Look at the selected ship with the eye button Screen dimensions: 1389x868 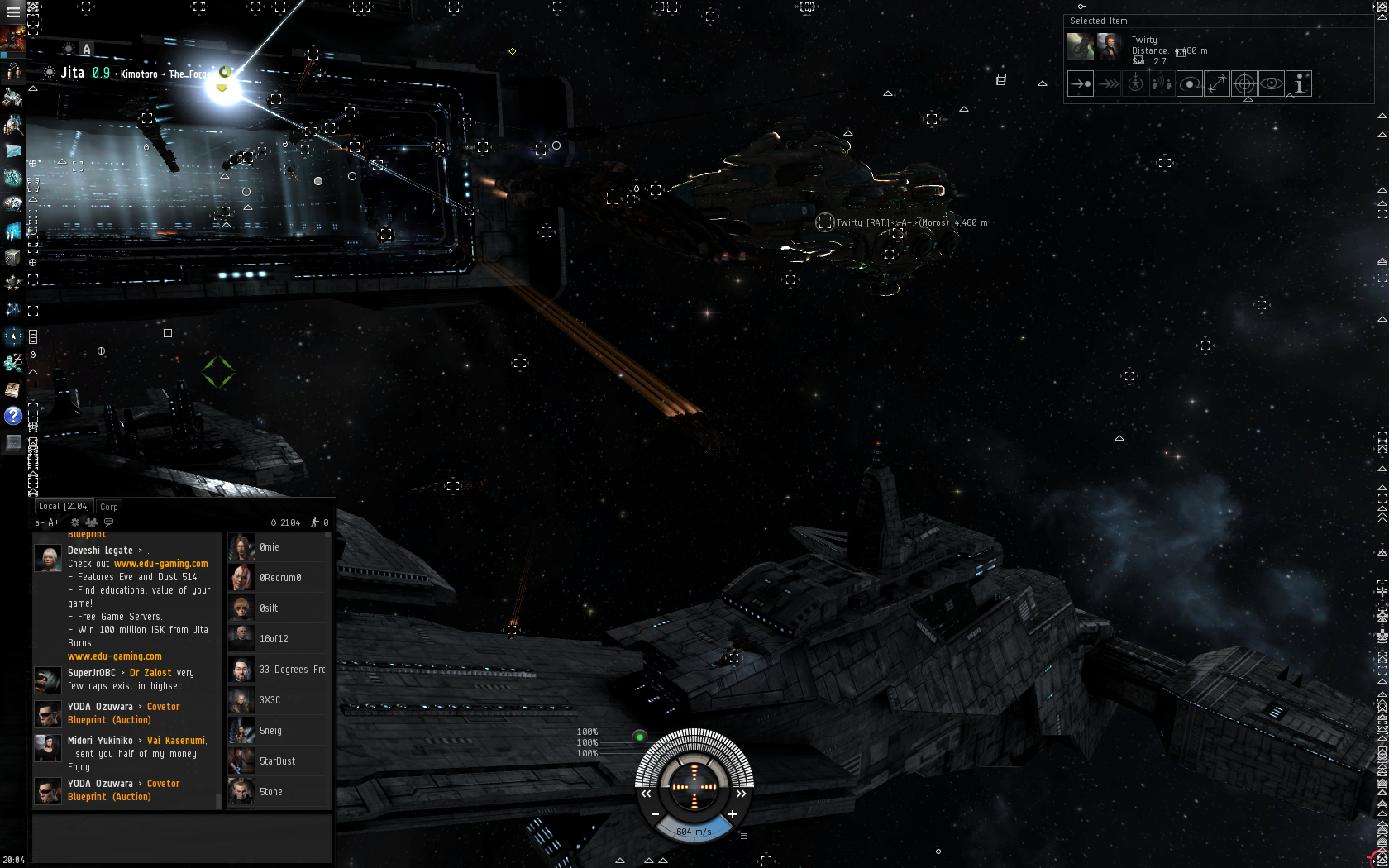click(1272, 83)
